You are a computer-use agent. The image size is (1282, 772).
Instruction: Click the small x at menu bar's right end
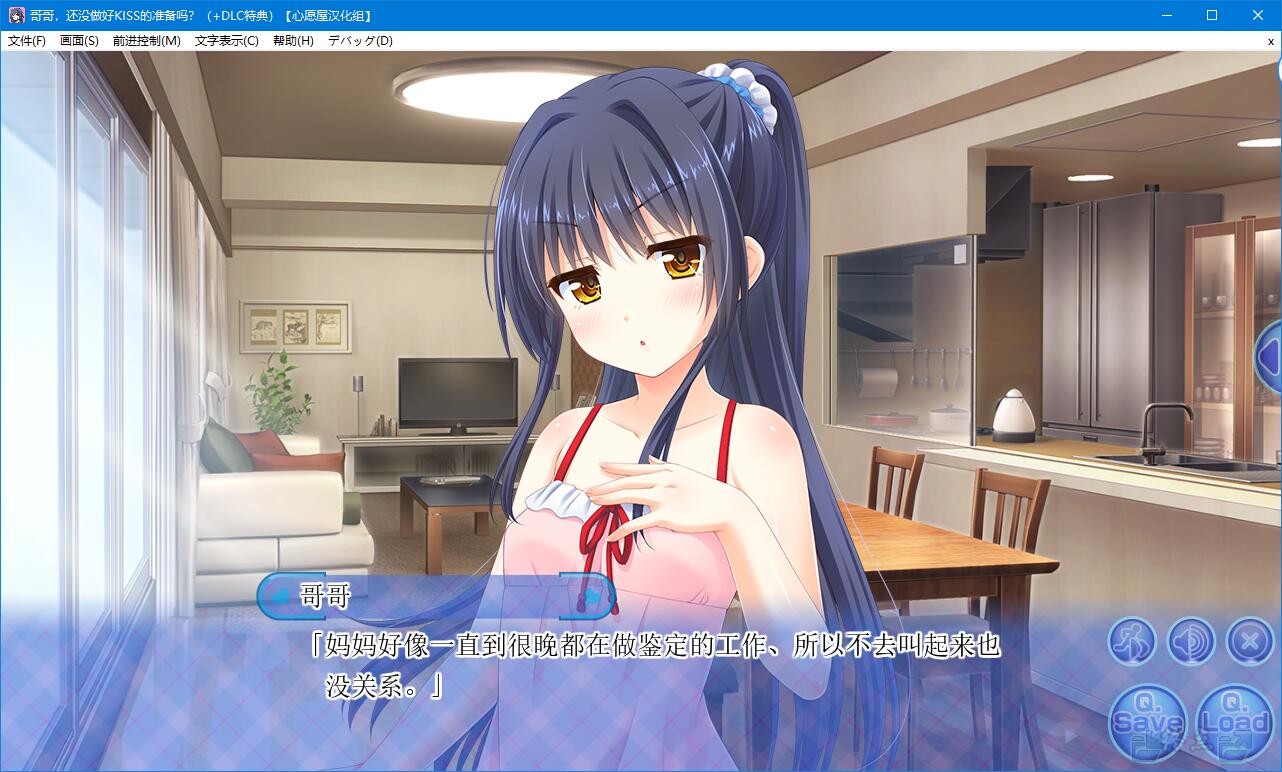[1271, 42]
